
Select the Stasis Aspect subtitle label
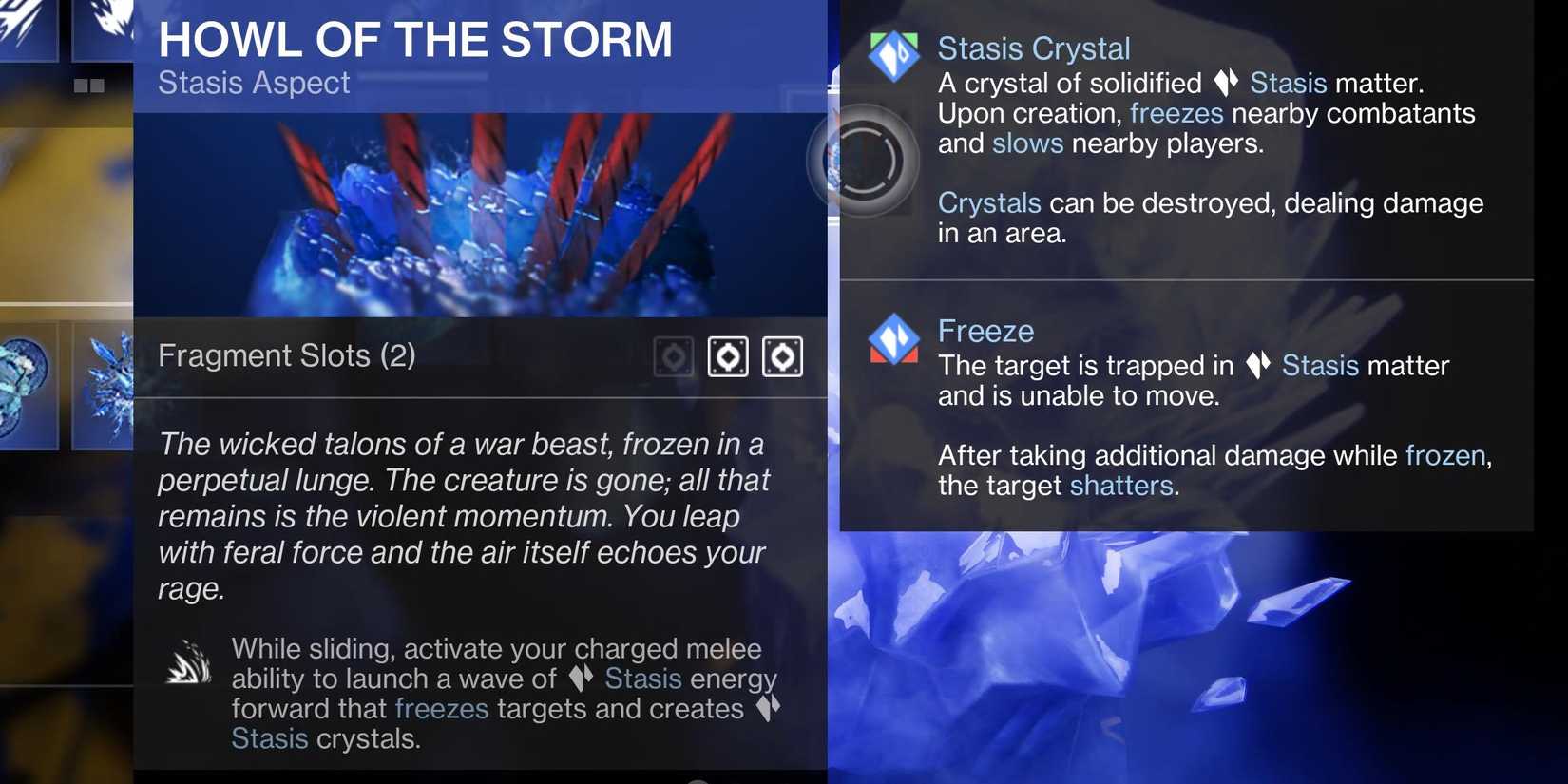point(254,83)
